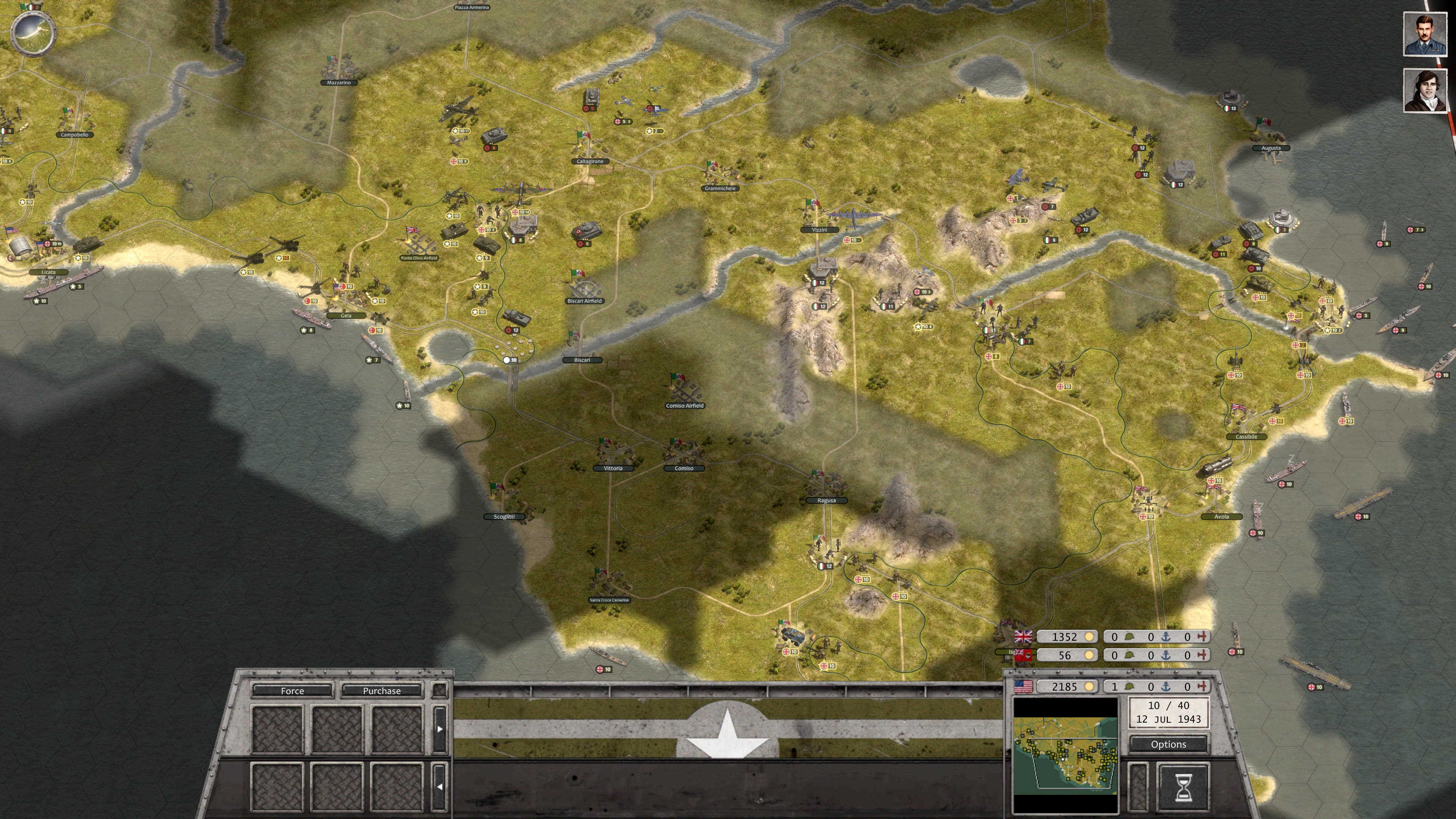
Task: Select the top commander portrait in uniform
Action: (x=1424, y=35)
